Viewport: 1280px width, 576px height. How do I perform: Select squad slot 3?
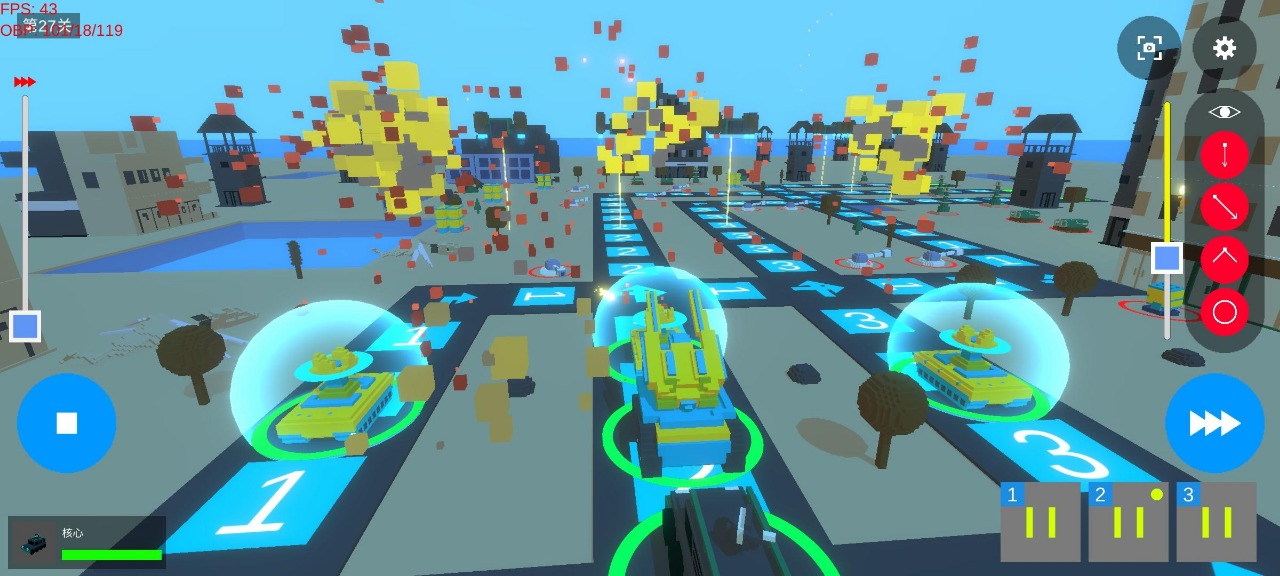pos(1216,522)
